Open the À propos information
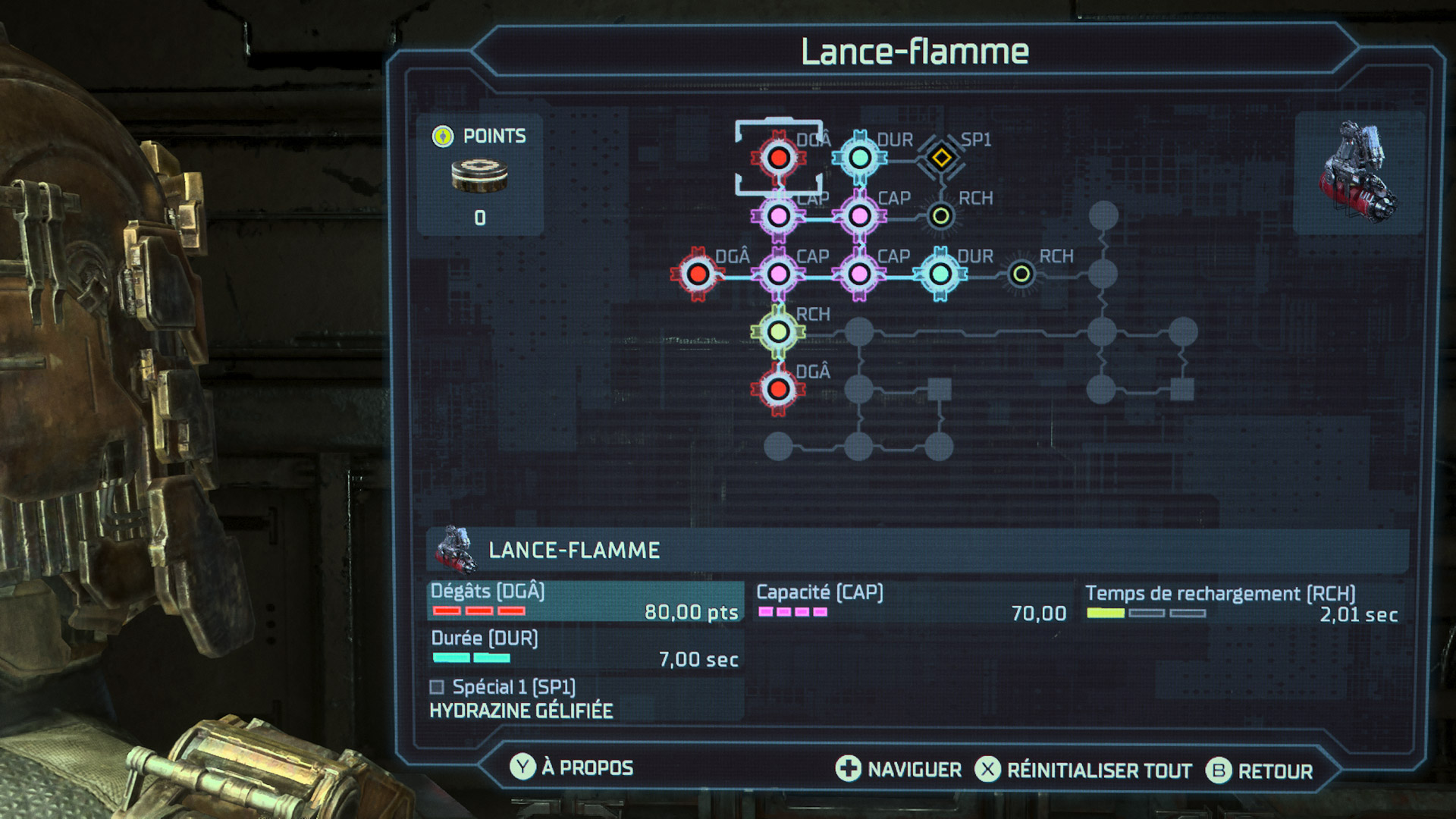This screenshot has width=1456, height=819. [x=587, y=767]
